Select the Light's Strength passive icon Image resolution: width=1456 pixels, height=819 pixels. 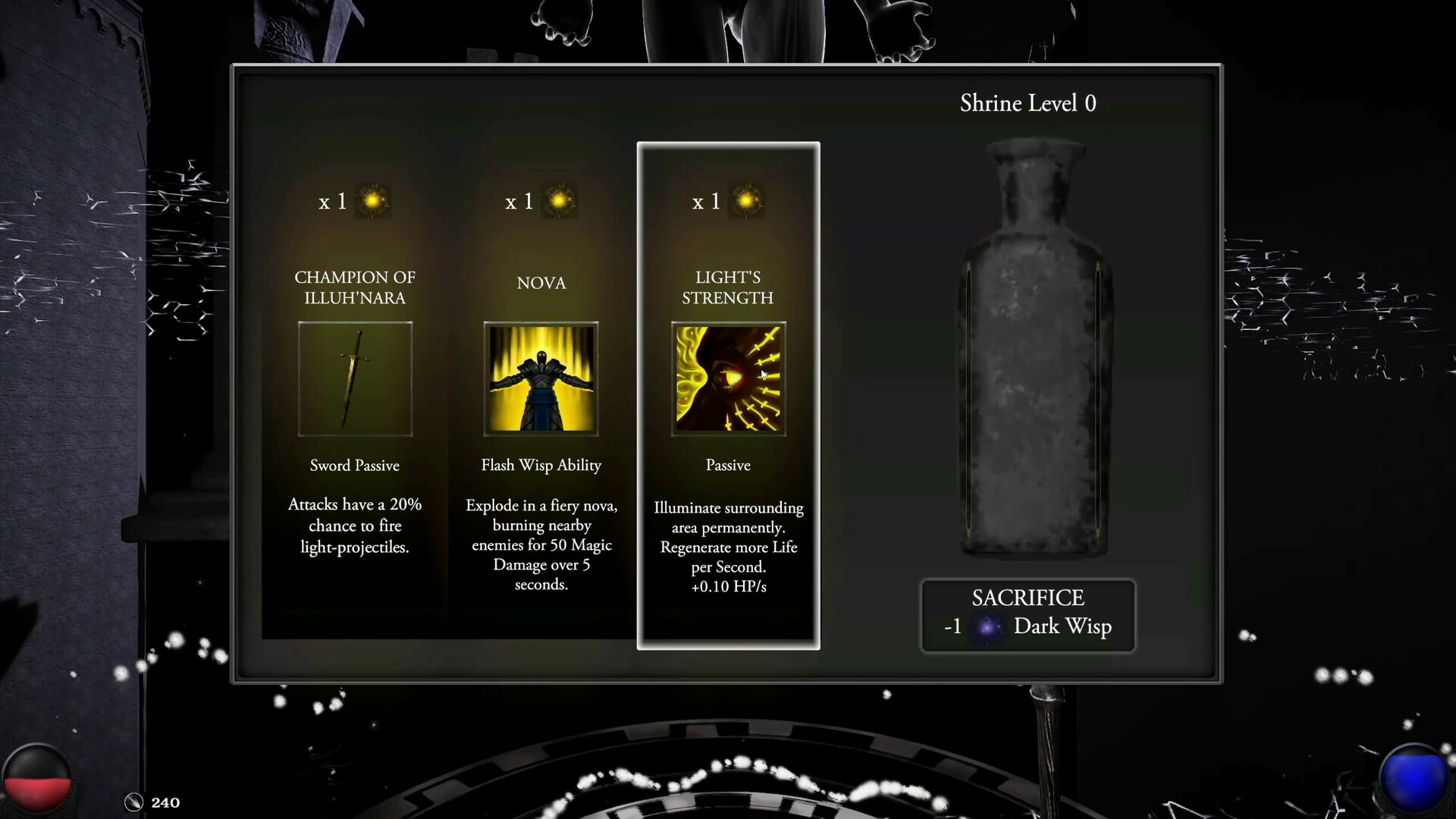click(x=728, y=378)
